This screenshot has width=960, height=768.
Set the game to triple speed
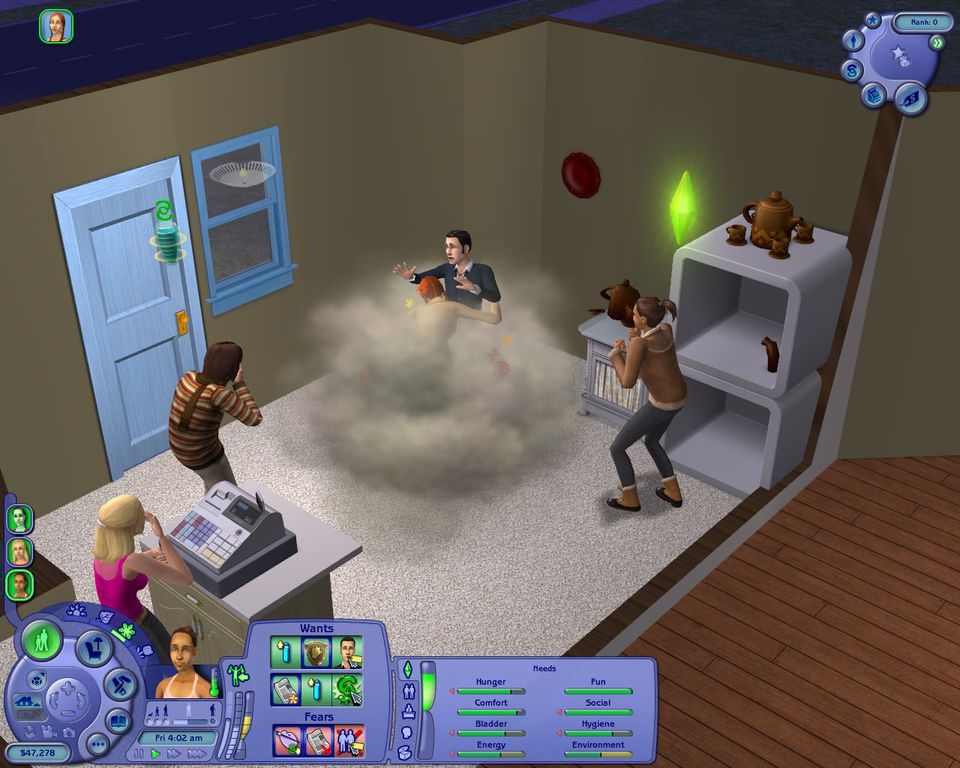(x=197, y=753)
